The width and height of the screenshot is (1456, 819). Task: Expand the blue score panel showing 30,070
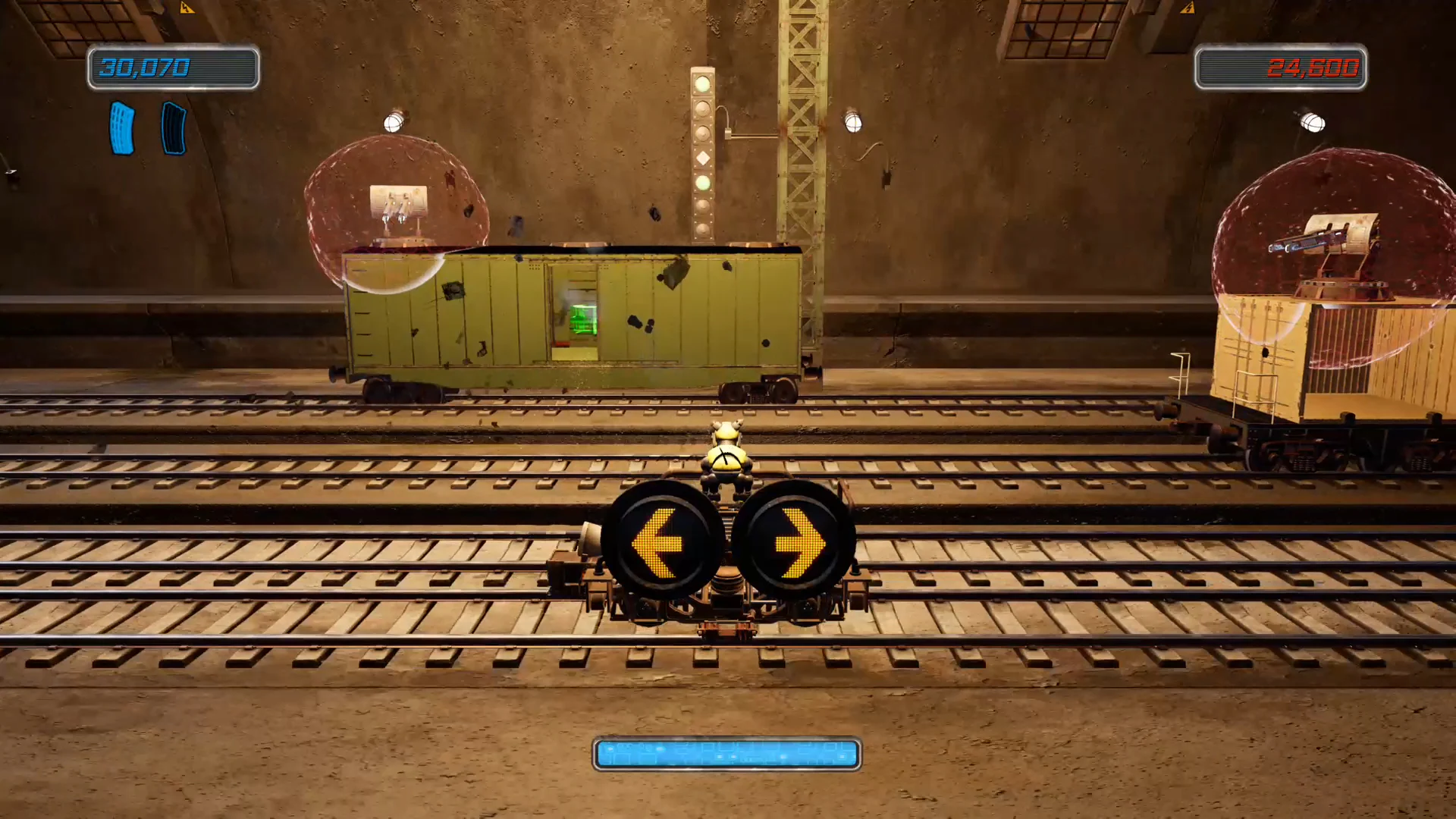point(173,68)
